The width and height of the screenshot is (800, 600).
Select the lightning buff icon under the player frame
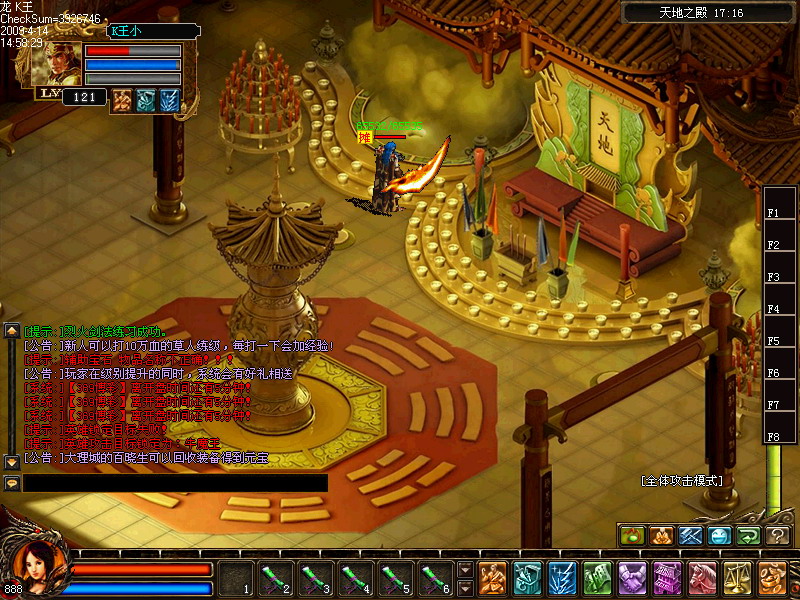pyautogui.click(x=170, y=99)
